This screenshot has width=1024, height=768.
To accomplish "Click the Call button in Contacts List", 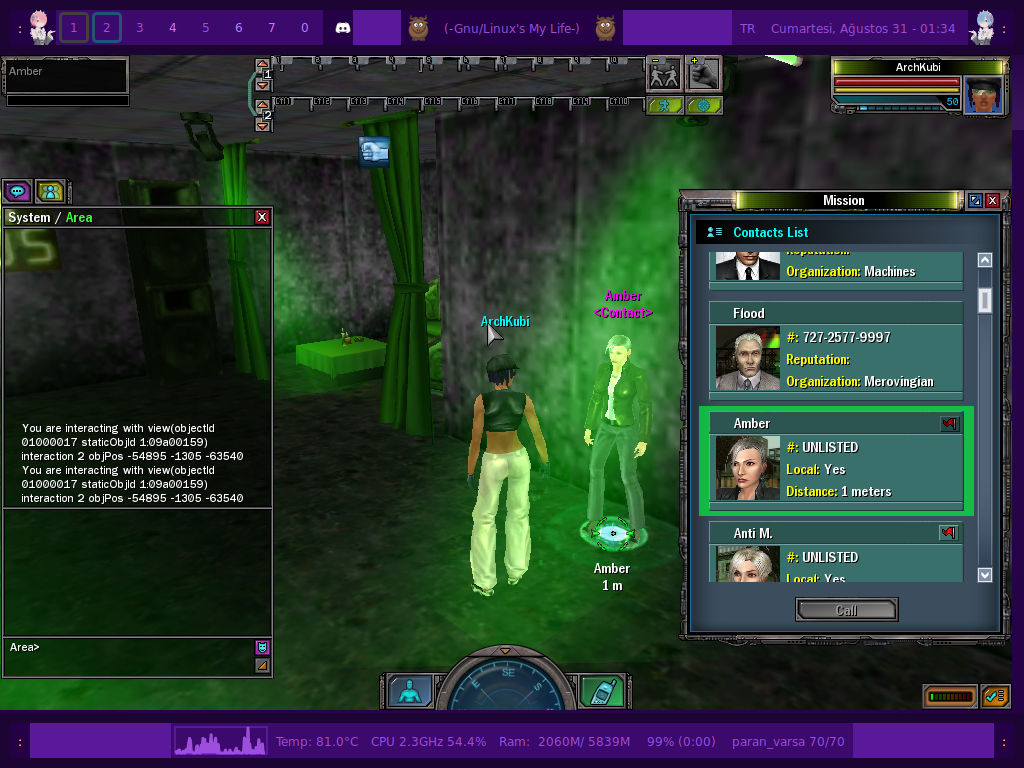I will click(846, 610).
